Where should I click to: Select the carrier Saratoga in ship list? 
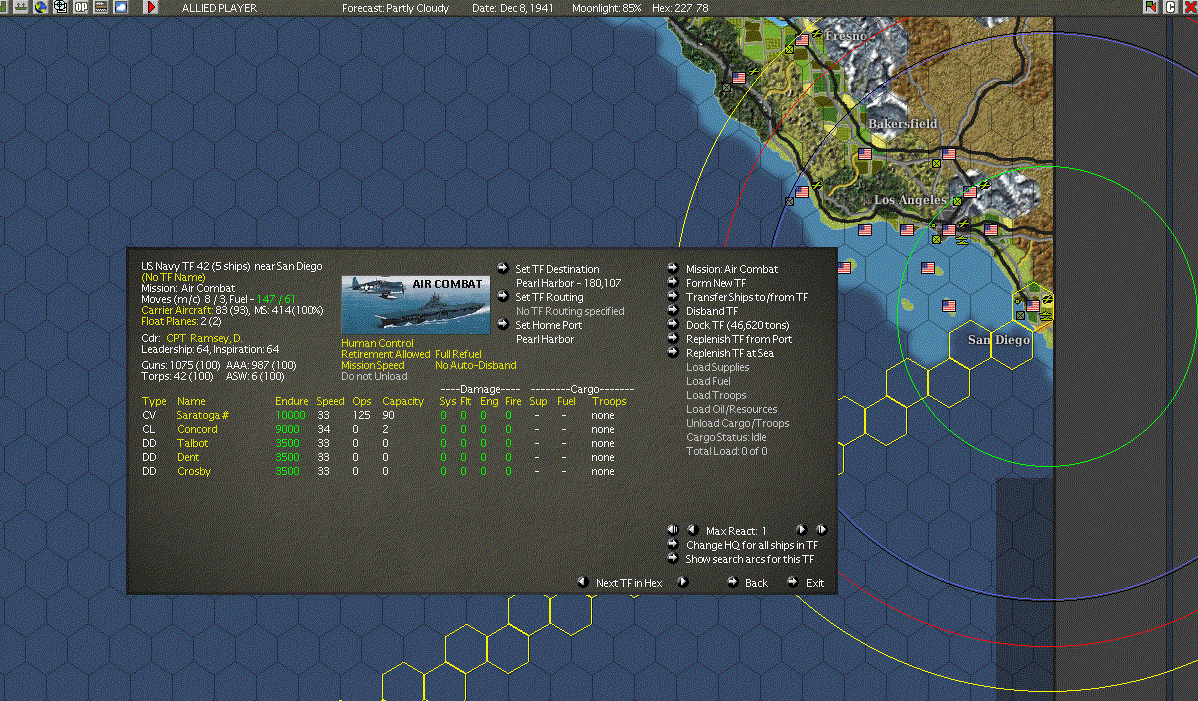point(203,415)
